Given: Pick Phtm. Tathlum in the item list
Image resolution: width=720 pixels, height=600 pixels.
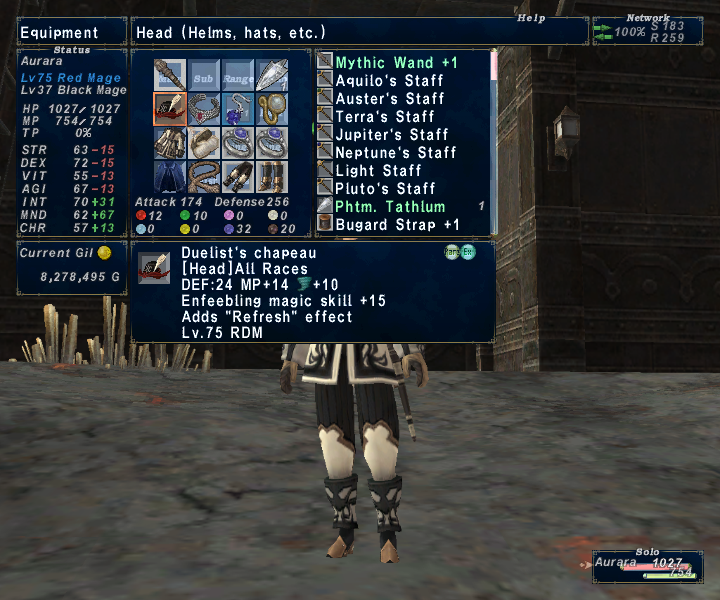Looking at the screenshot, I should click(390, 207).
